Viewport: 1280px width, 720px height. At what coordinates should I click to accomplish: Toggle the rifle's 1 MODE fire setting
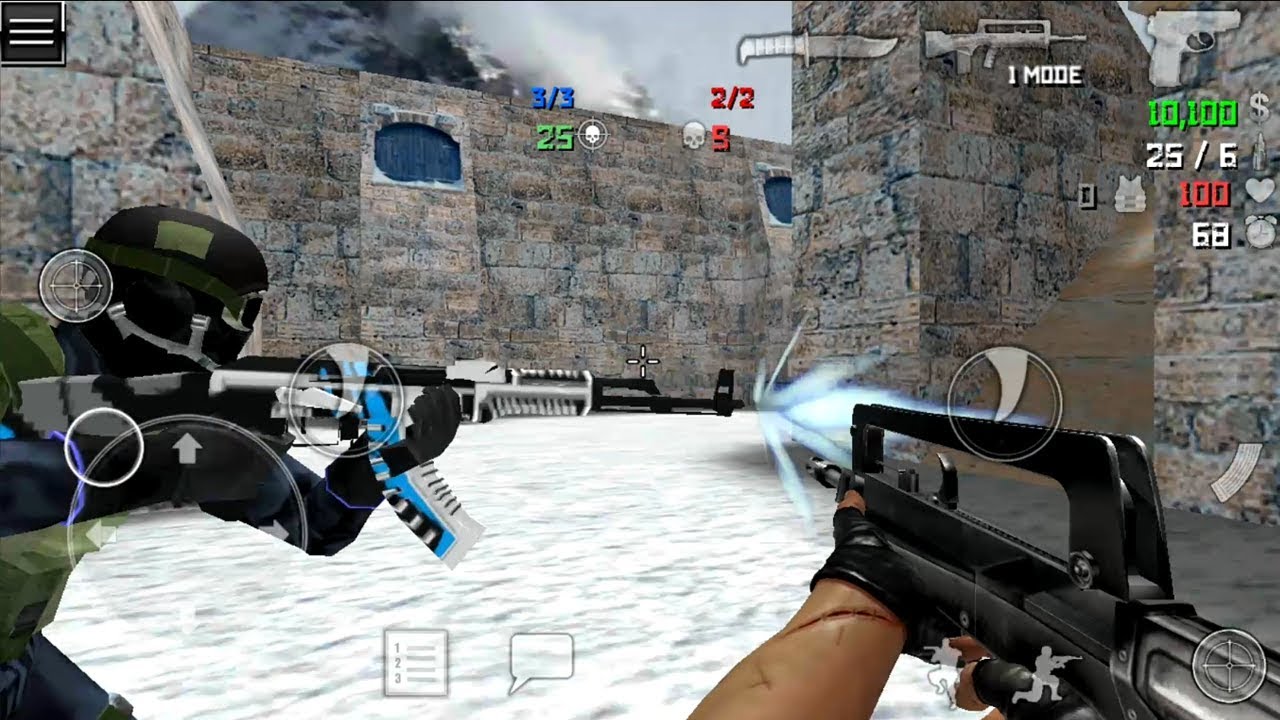(1044, 77)
